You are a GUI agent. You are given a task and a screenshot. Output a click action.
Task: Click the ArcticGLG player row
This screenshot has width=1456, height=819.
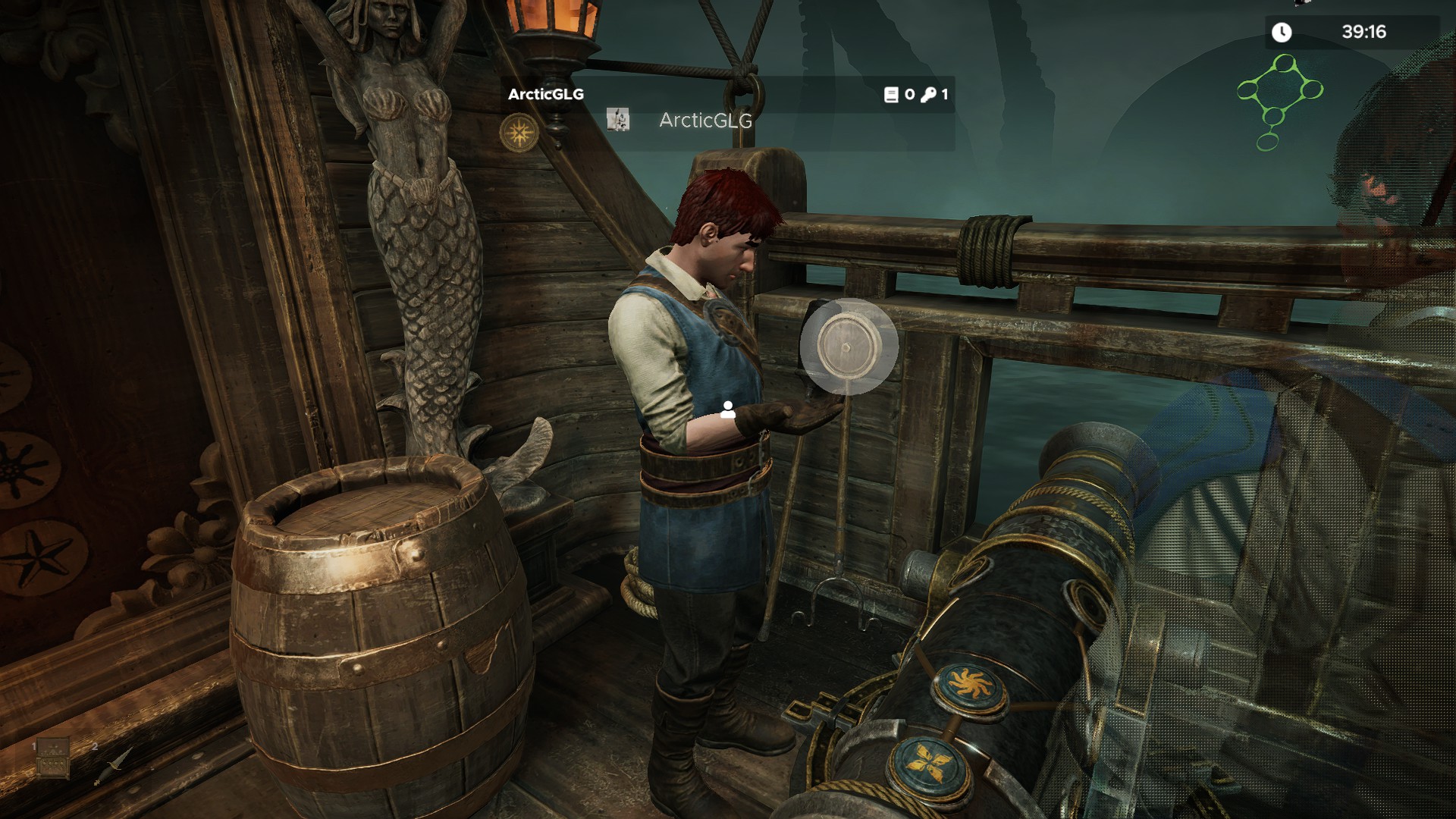coord(705,121)
